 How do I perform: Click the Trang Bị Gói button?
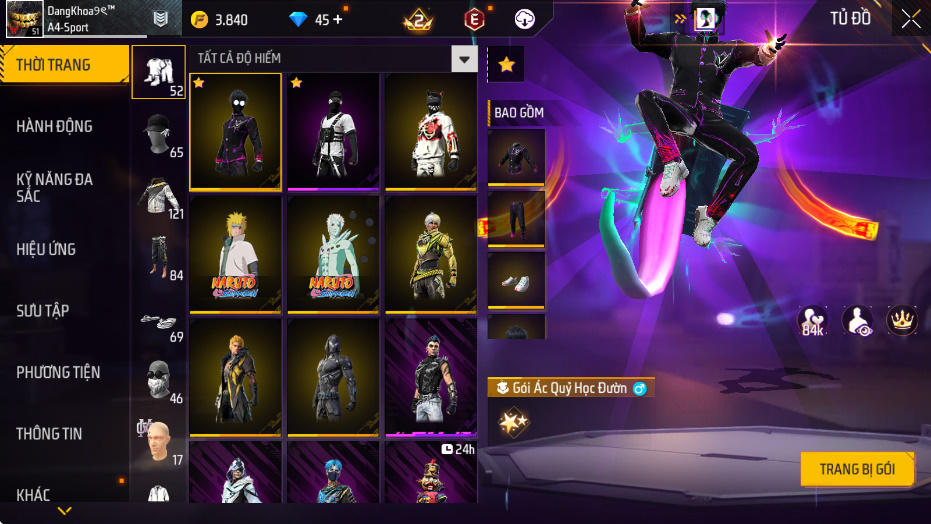(x=857, y=469)
